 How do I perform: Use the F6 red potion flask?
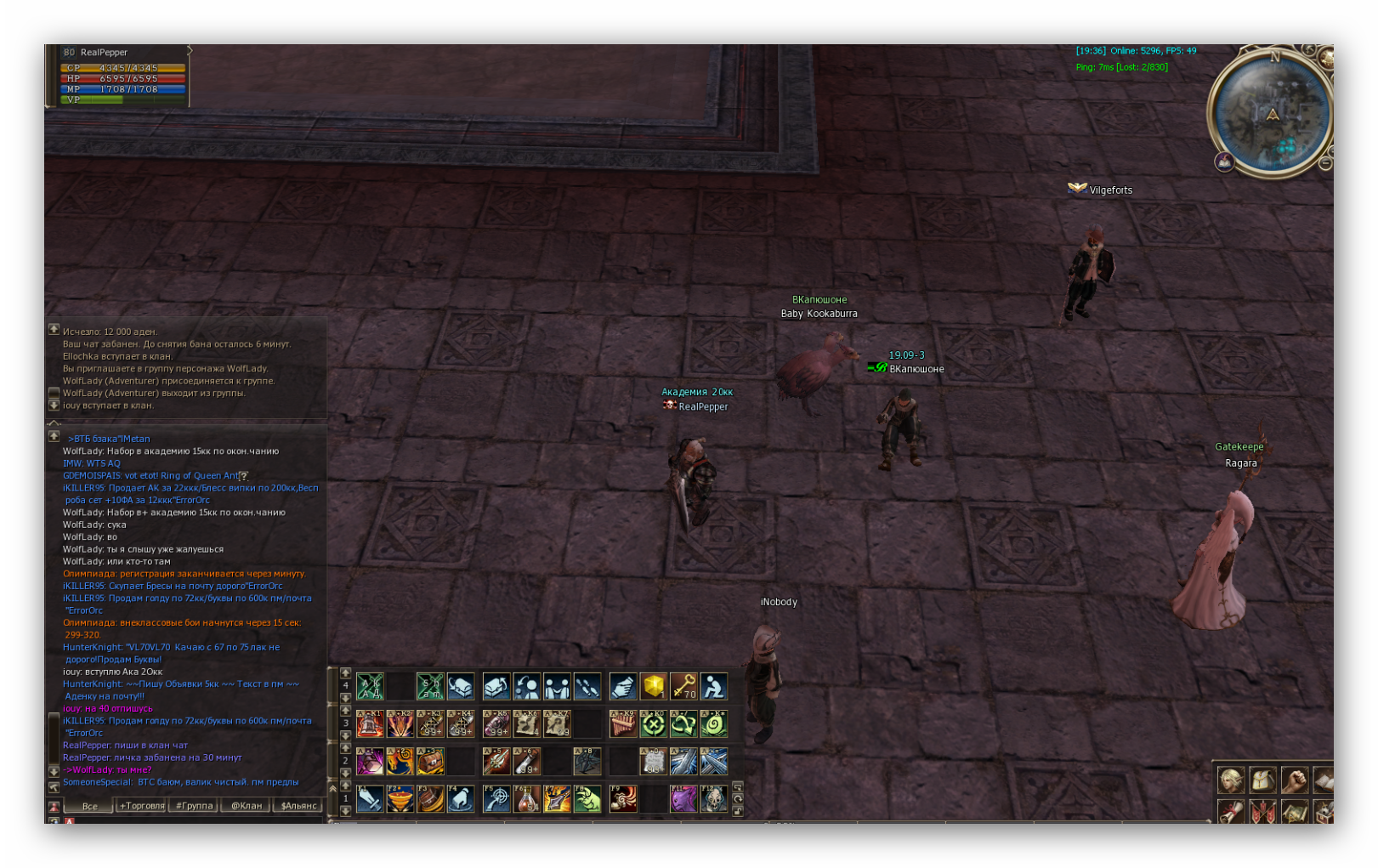click(x=526, y=799)
